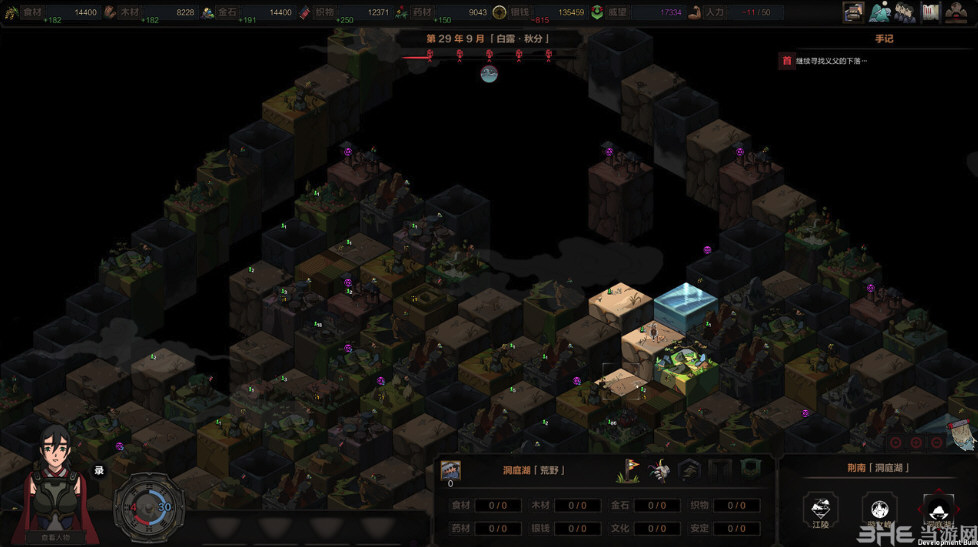Click the bagua compass time dial

point(149,509)
